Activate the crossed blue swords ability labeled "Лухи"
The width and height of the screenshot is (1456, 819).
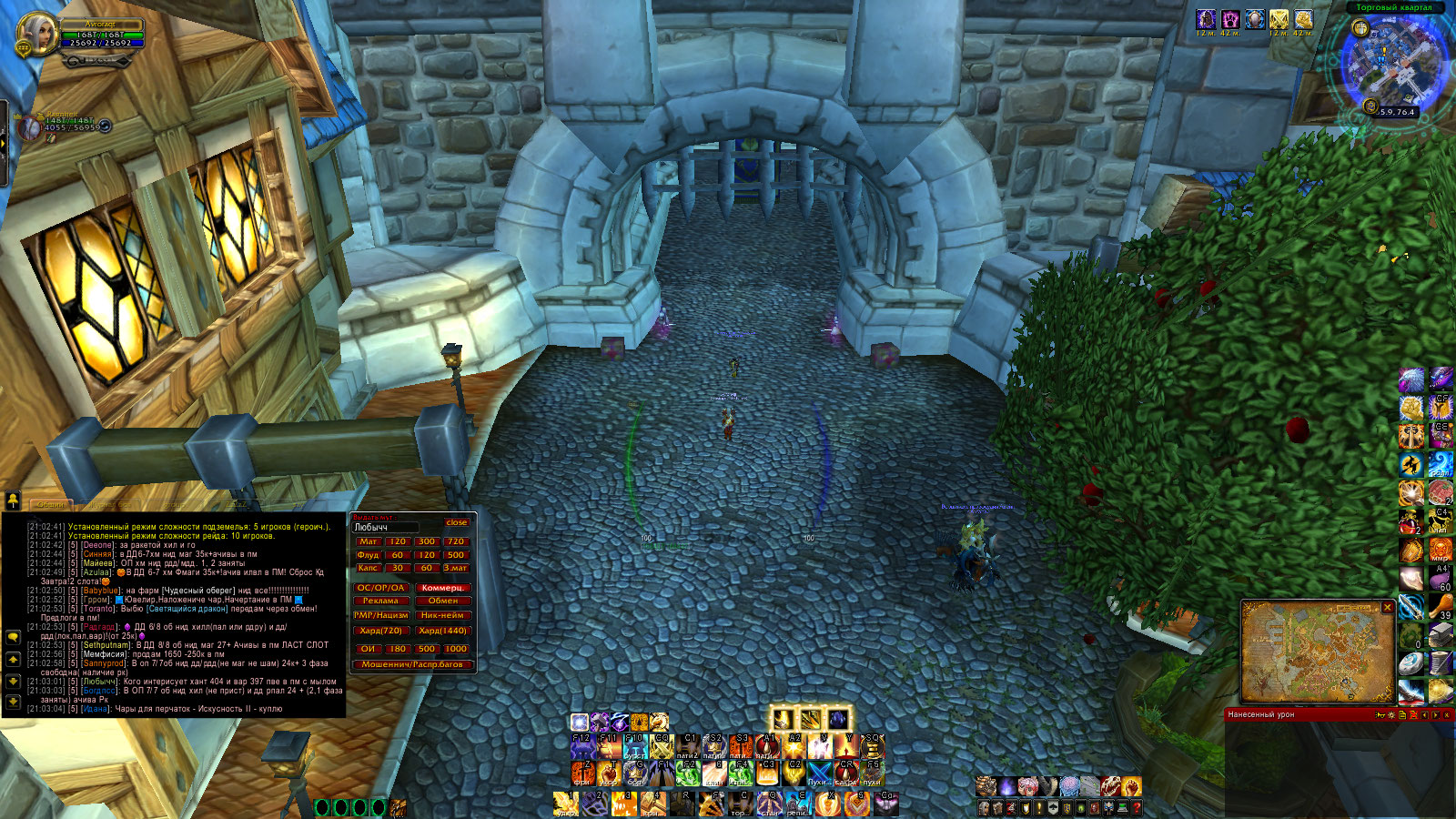820,773
